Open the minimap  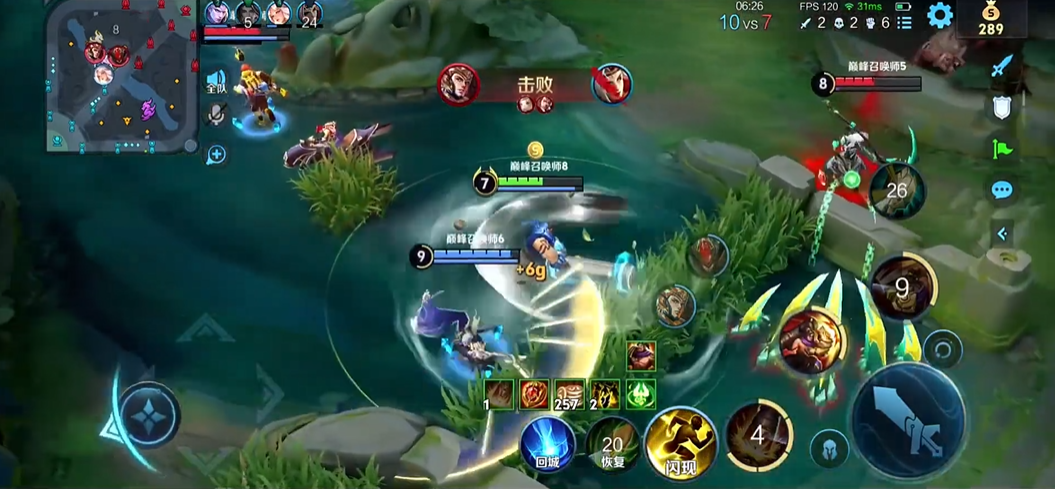(x=122, y=76)
